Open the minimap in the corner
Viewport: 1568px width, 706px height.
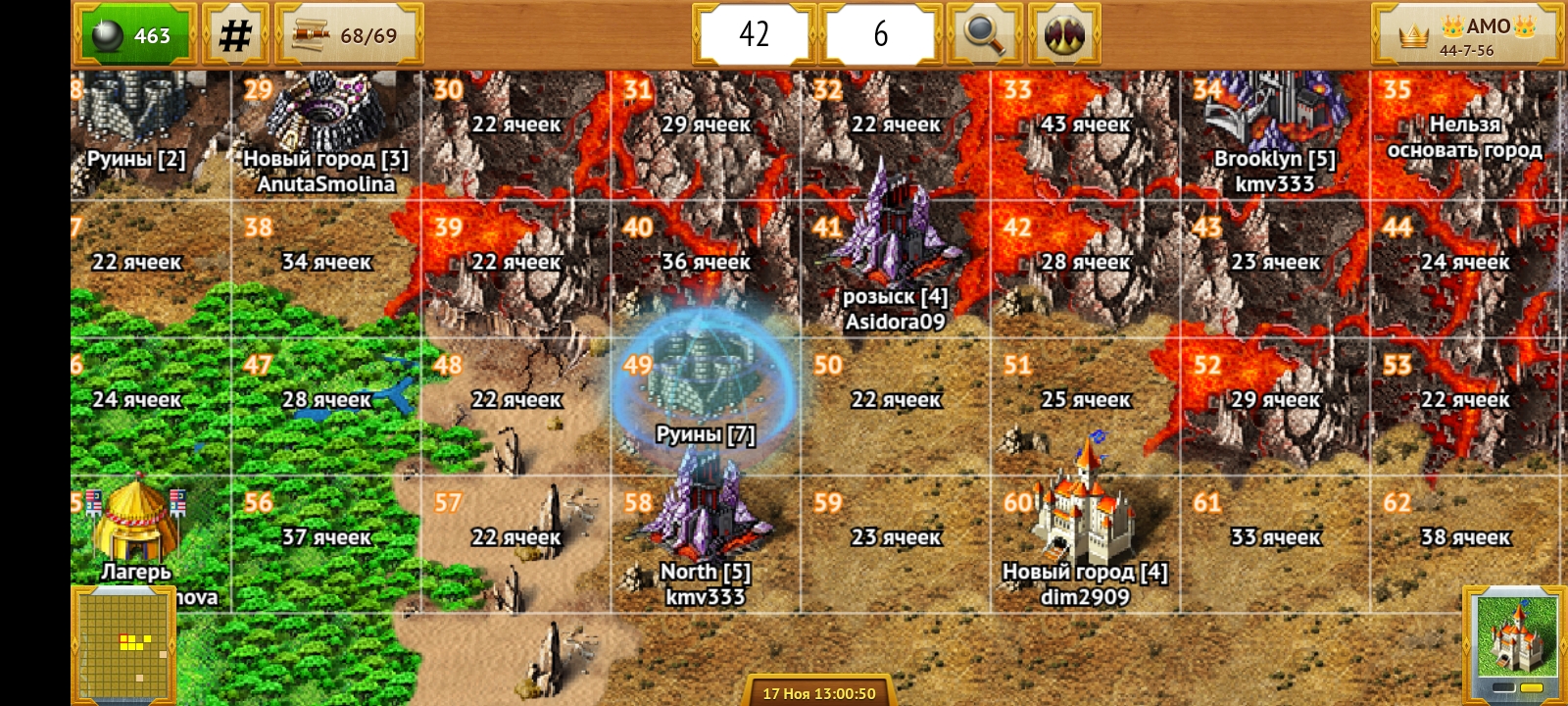(x=123, y=645)
